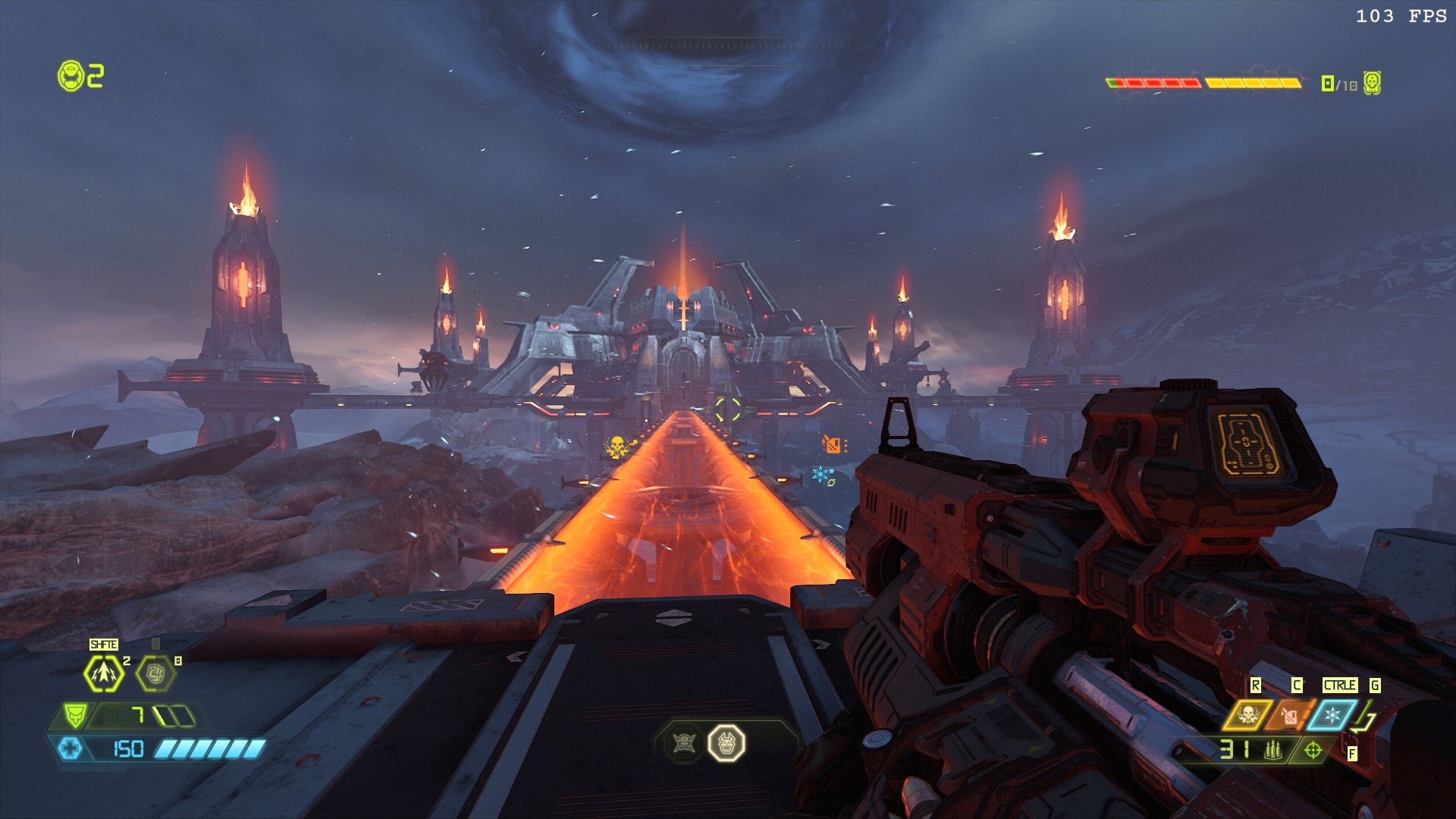Image resolution: width=1456 pixels, height=819 pixels.
Task: Select the Blood Punch fist icon
Action: [155, 673]
